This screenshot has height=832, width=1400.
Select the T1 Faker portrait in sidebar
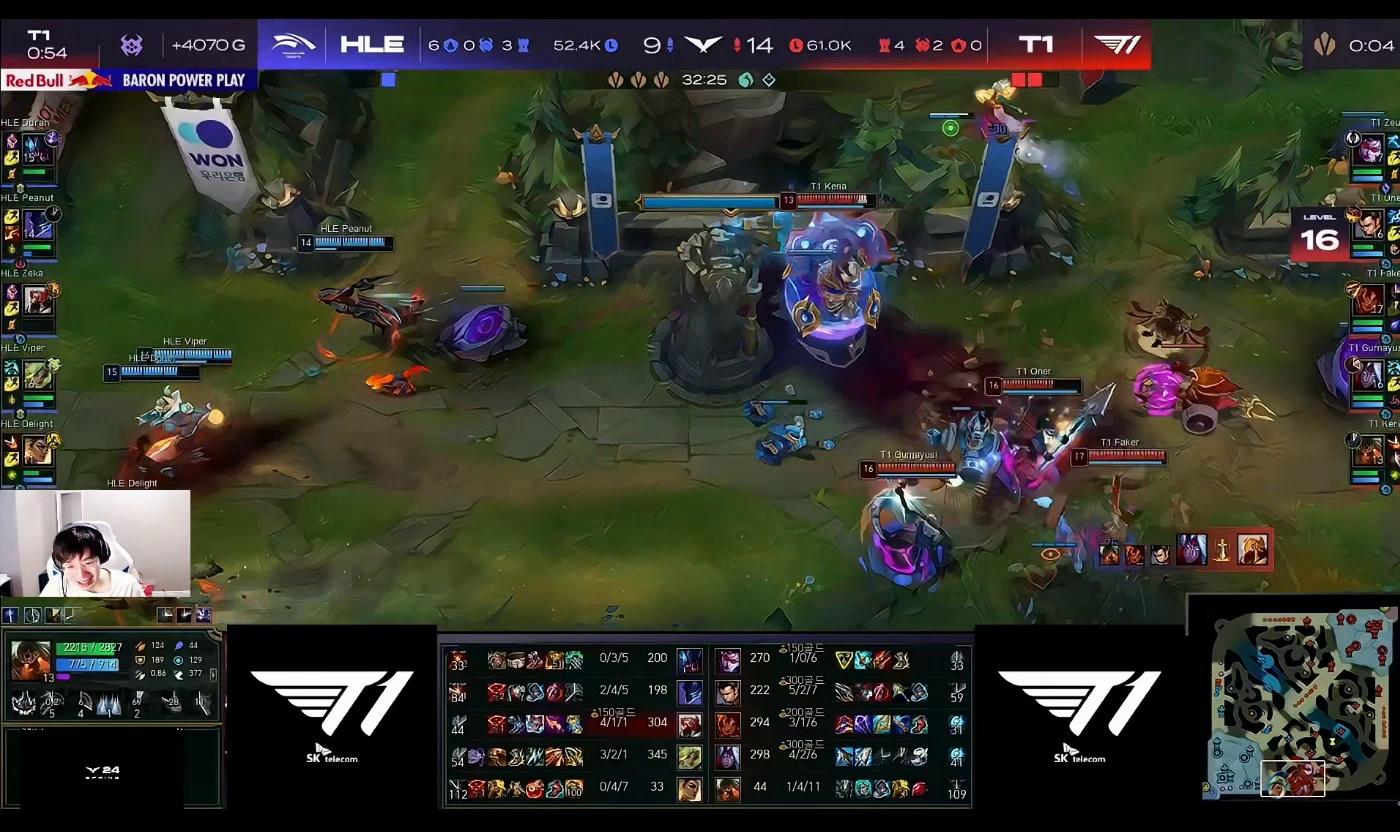coord(1369,300)
